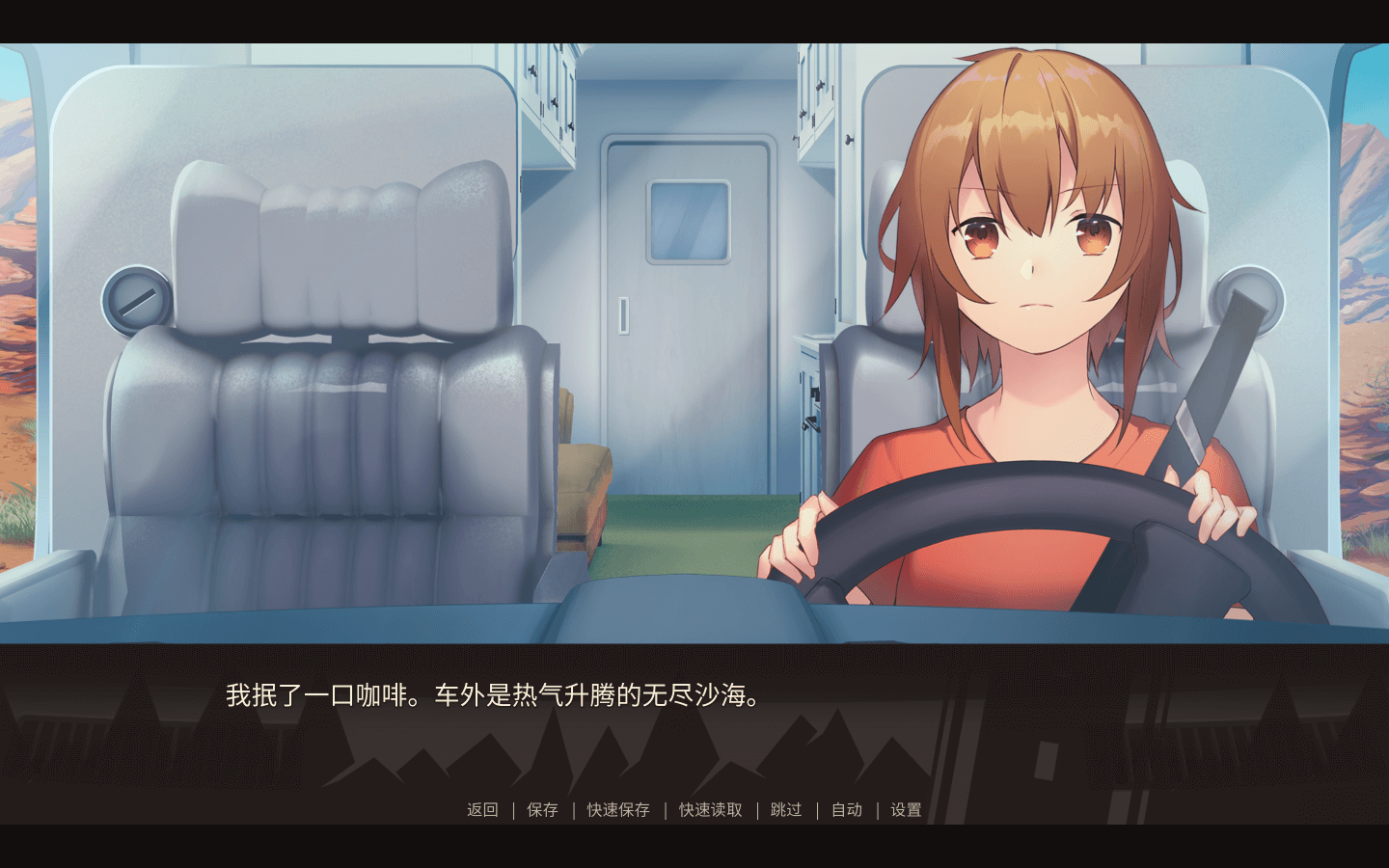1389x868 pixels.
Task: Click the desert scenery outside the right window
Action: point(1365,289)
